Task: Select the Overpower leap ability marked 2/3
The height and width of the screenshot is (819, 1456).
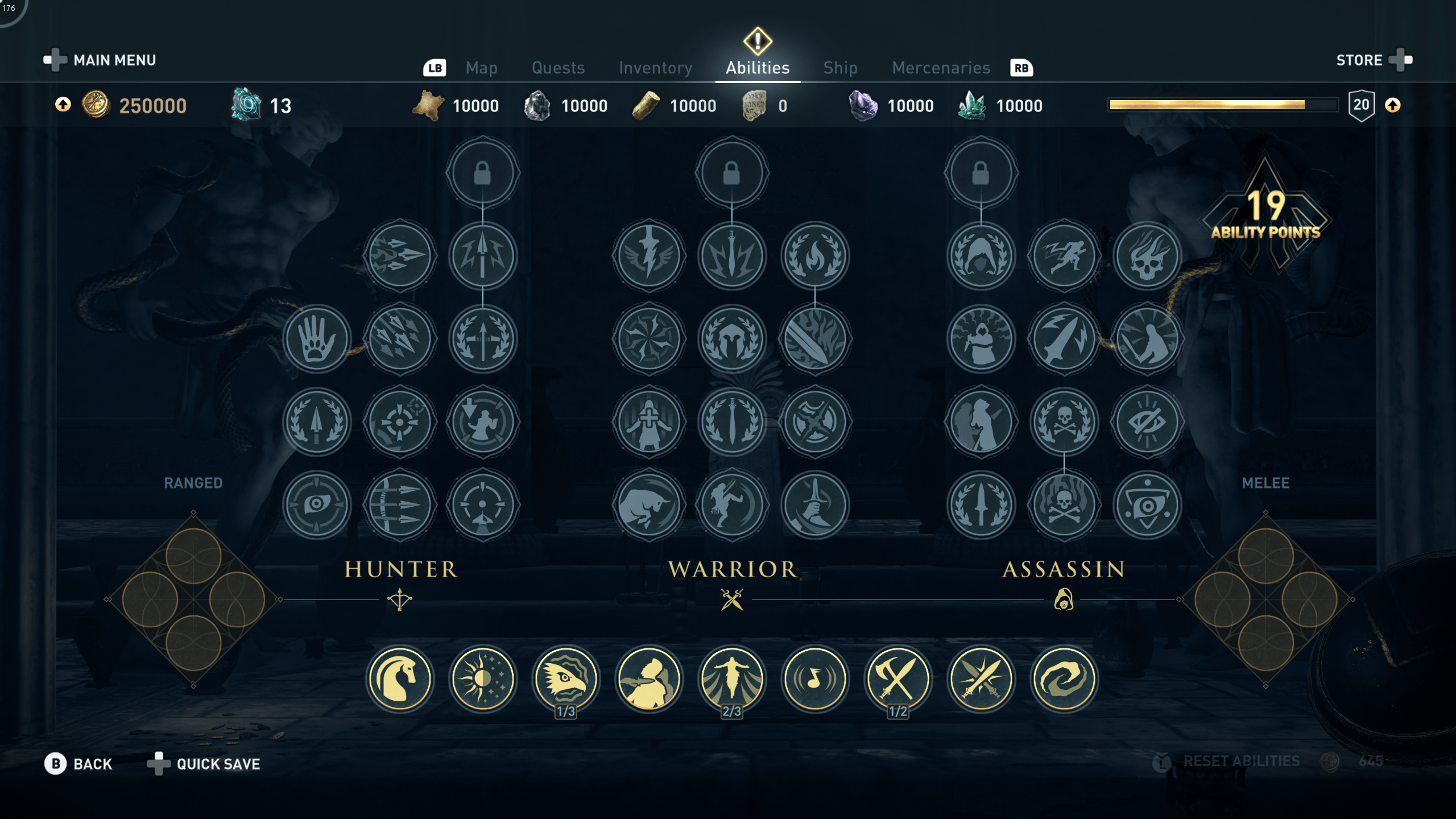Action: [732, 678]
